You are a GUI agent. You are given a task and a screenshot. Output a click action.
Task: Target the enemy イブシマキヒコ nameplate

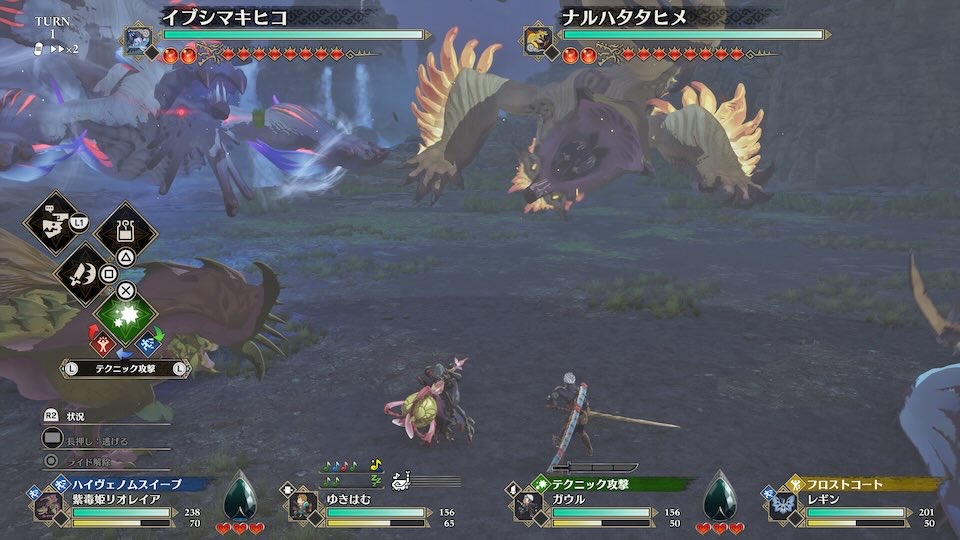point(224,17)
